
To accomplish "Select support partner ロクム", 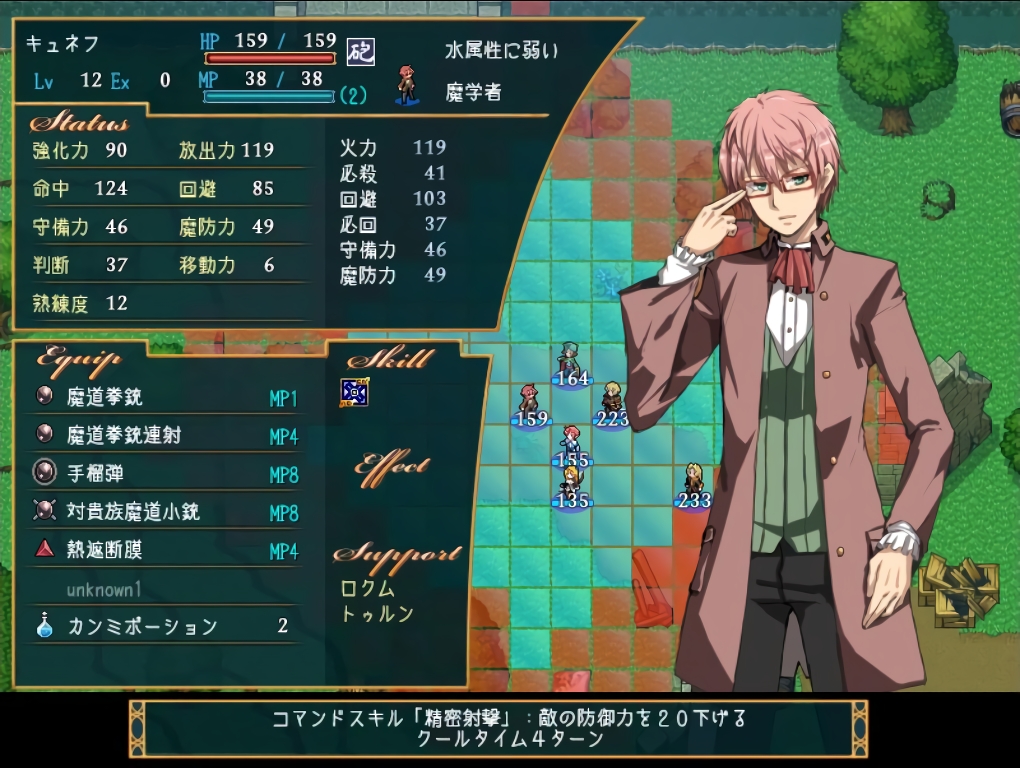I will click(368, 589).
